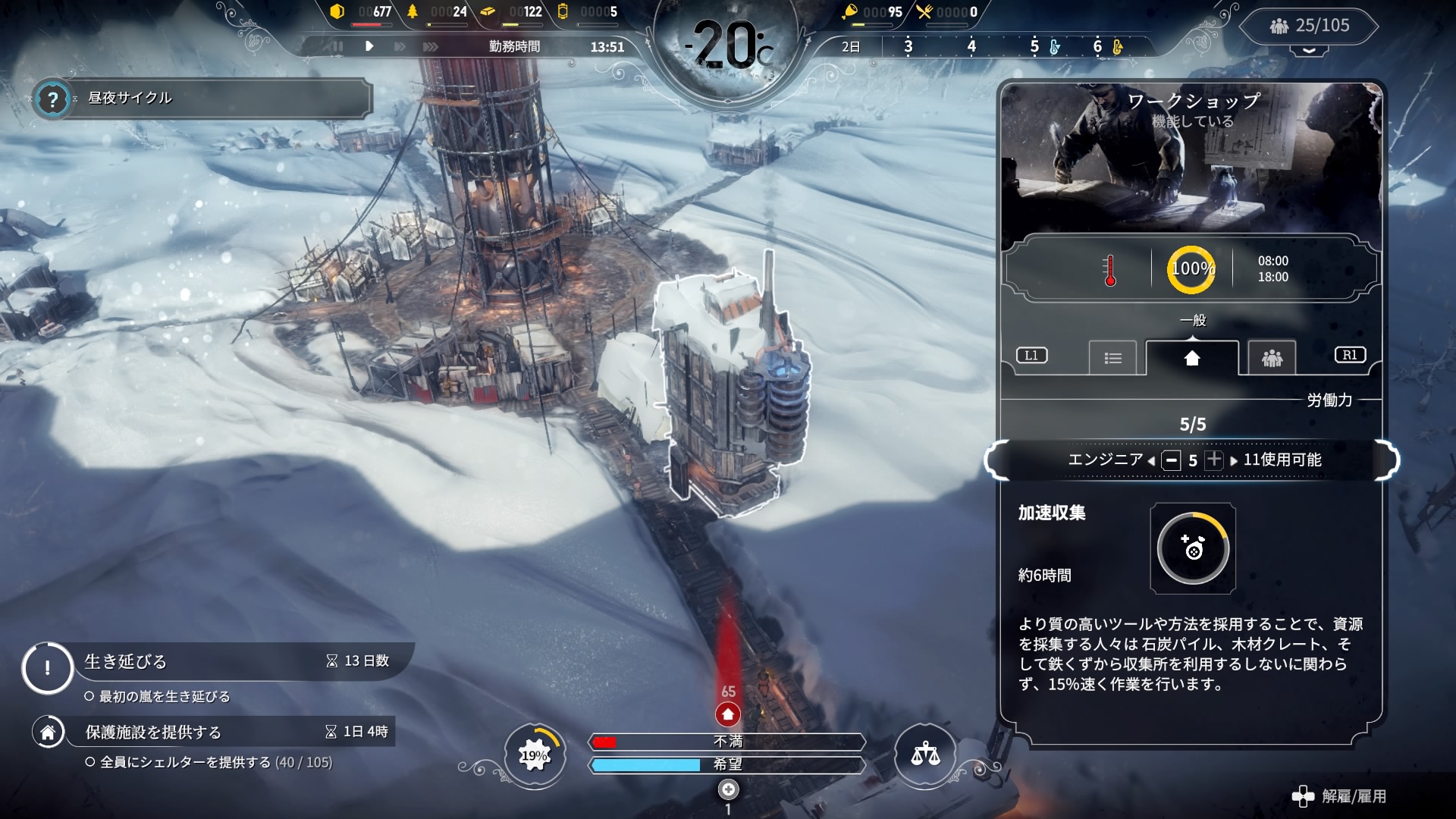Open the build menu plus button

728,789
